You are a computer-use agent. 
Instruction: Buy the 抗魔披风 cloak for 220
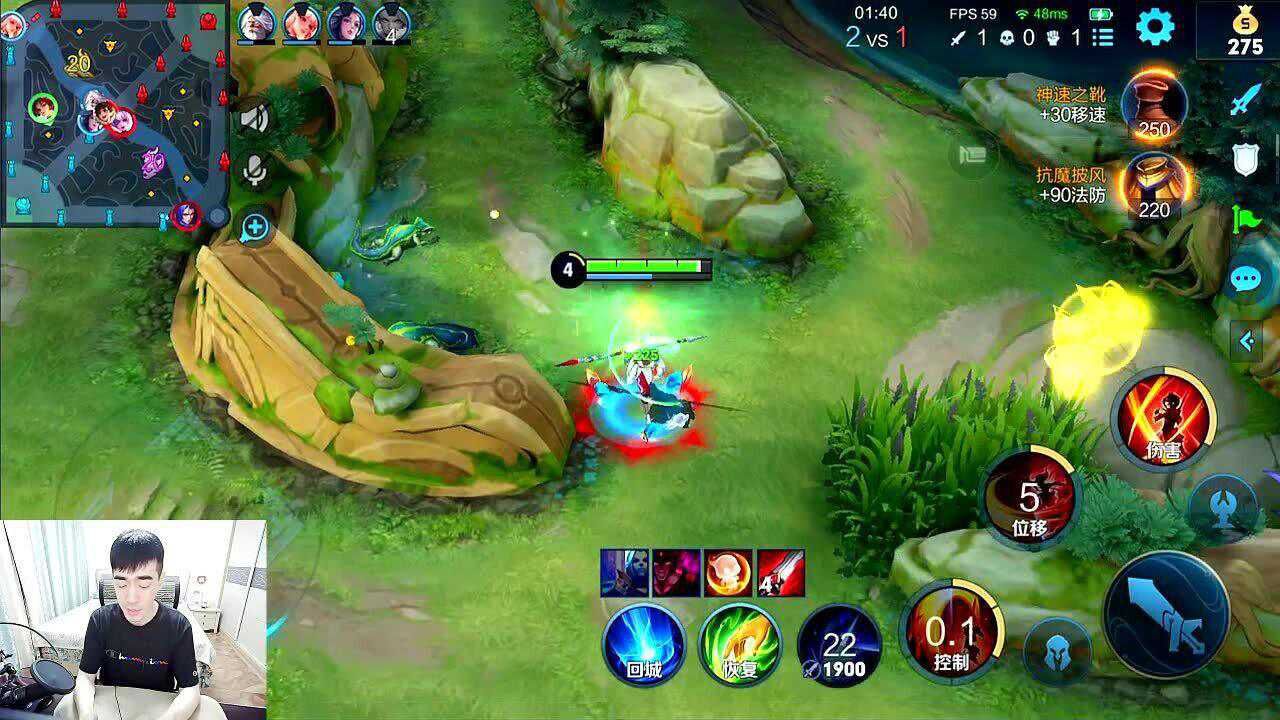point(1154,186)
